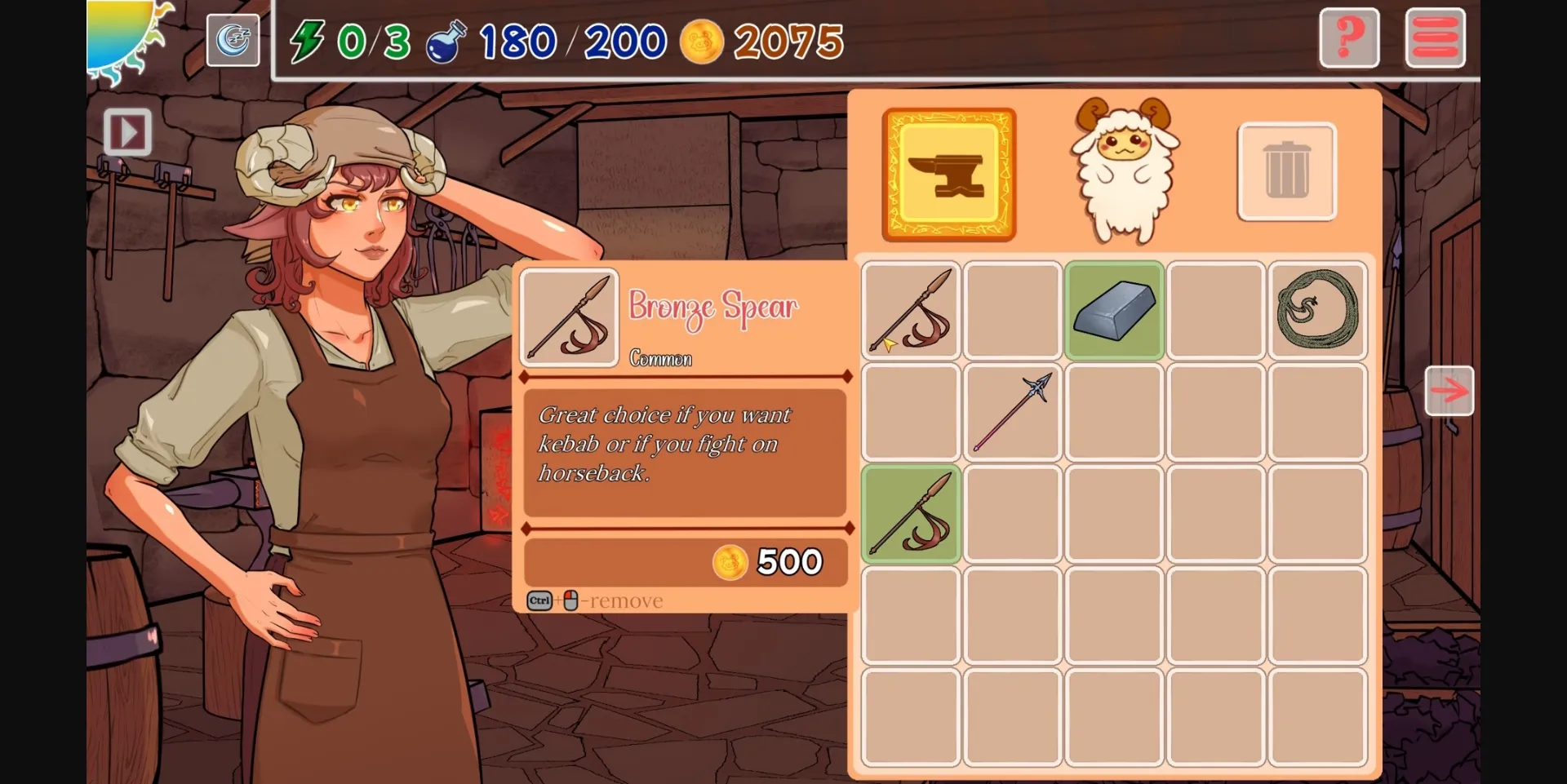Select the purple pike weapon
Viewport: 1567px width, 784px height.
pyautogui.click(x=1012, y=412)
